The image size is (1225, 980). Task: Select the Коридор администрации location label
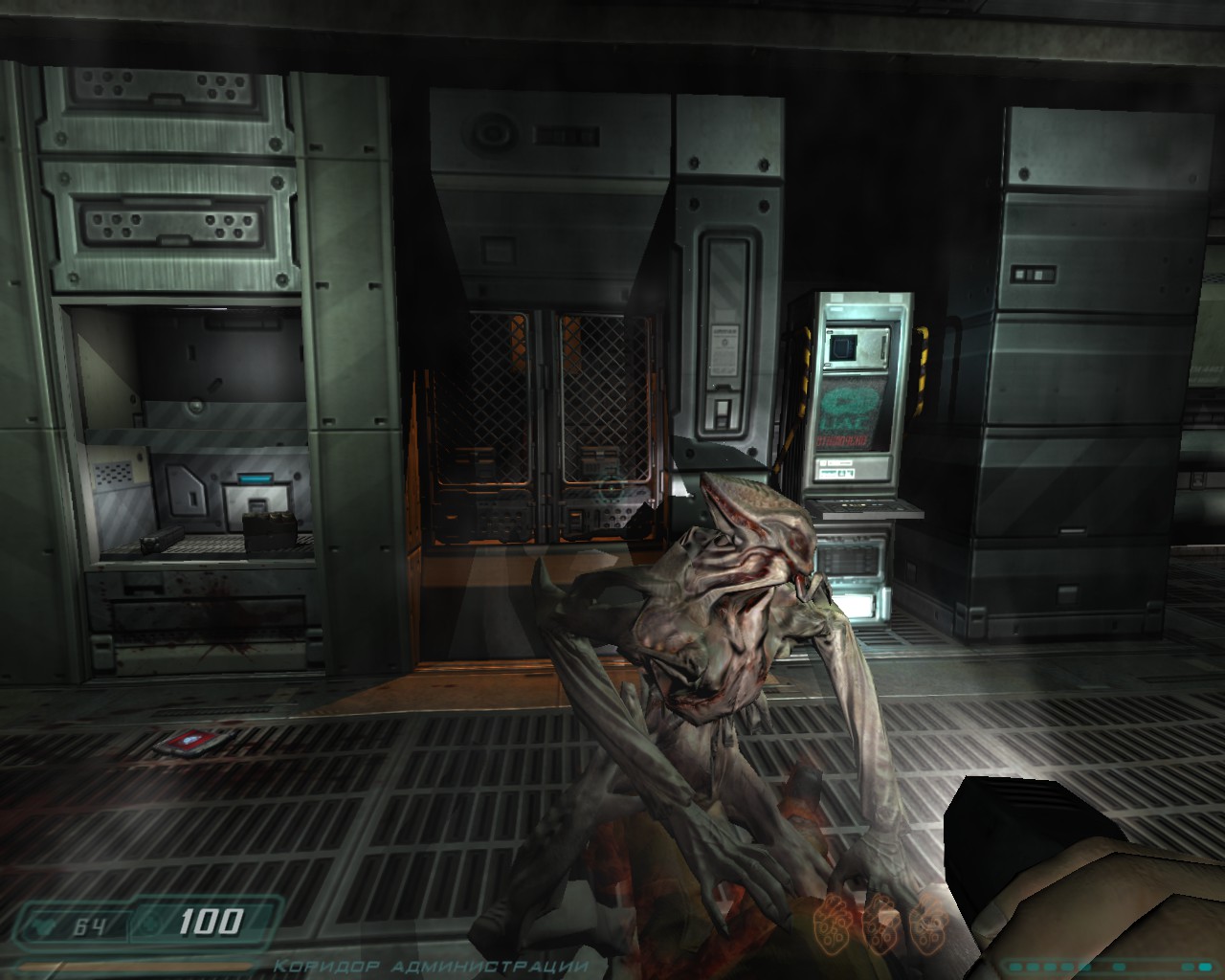(429, 969)
